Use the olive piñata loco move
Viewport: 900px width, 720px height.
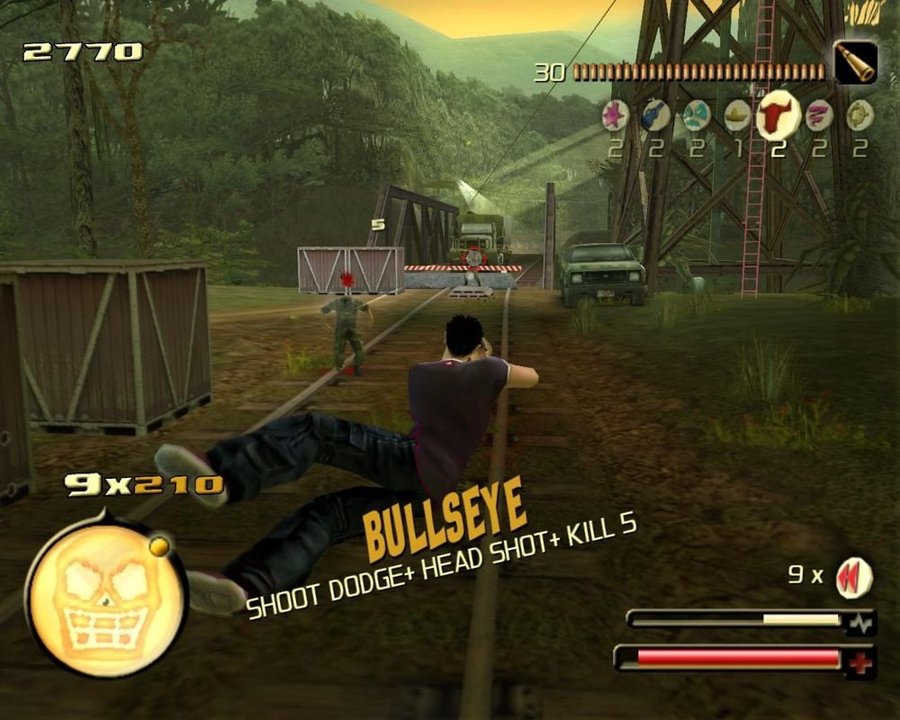(x=860, y=116)
